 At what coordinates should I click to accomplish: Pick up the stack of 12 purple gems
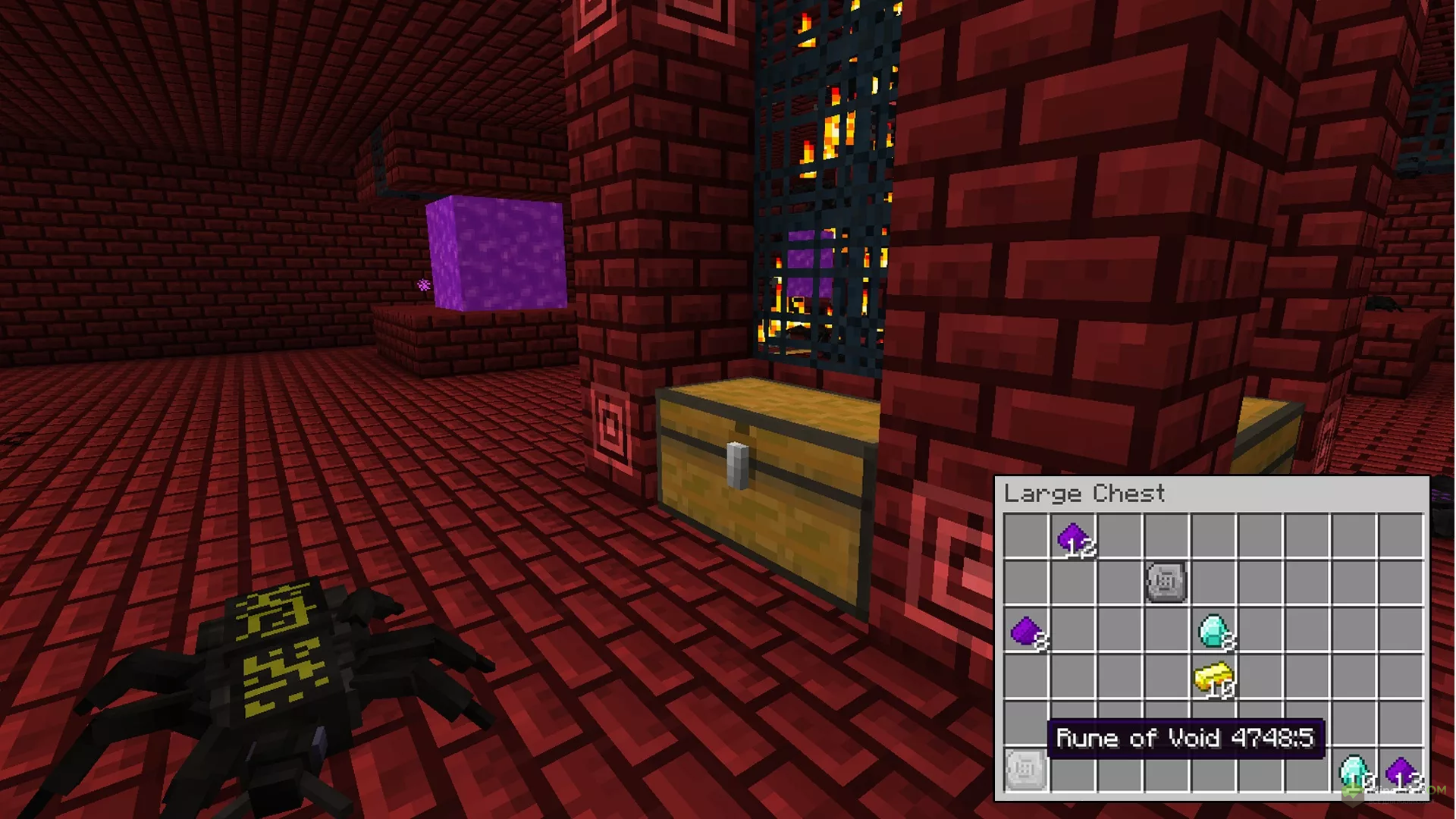1074,539
